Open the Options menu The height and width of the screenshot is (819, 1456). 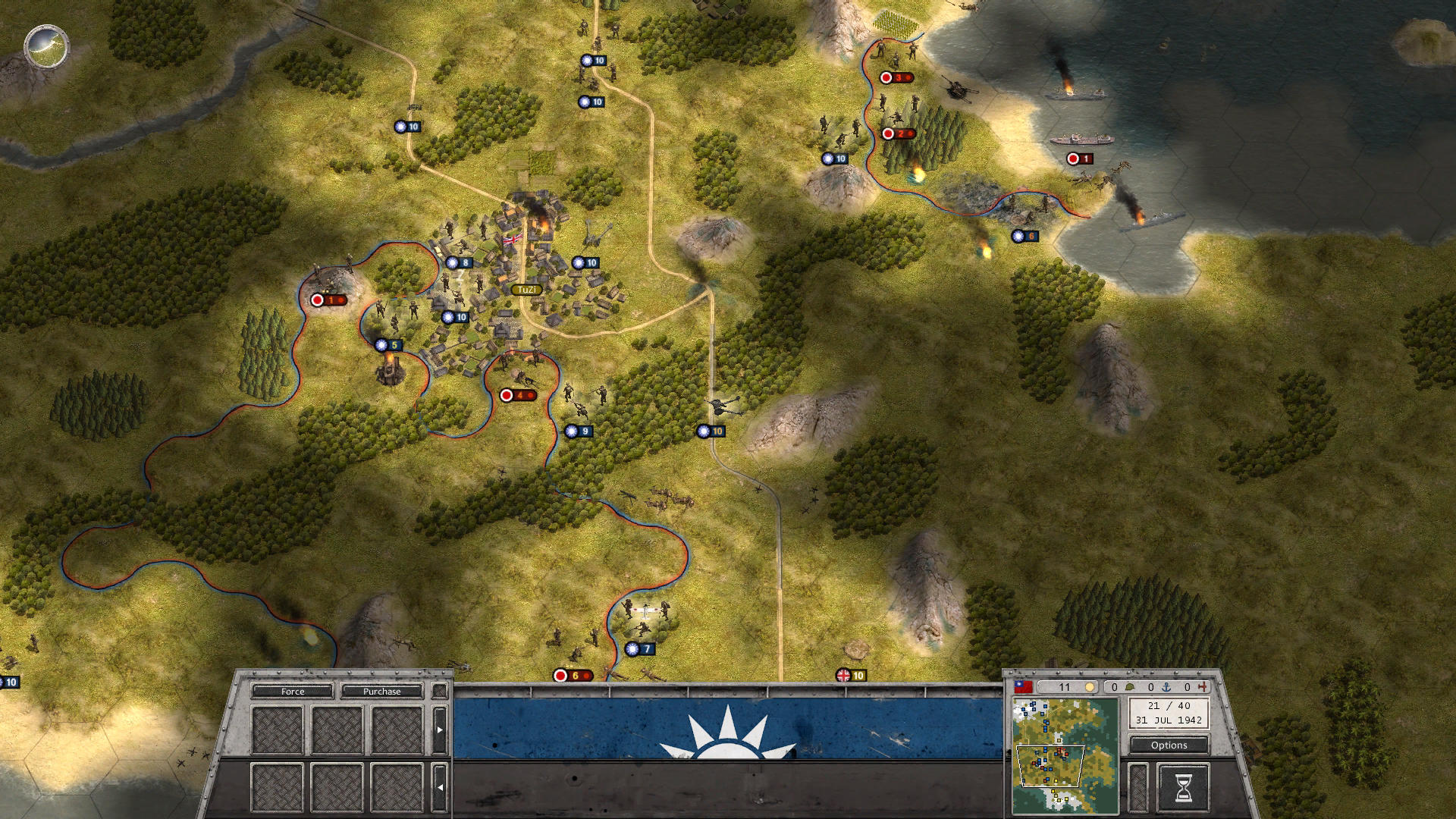click(x=1169, y=745)
